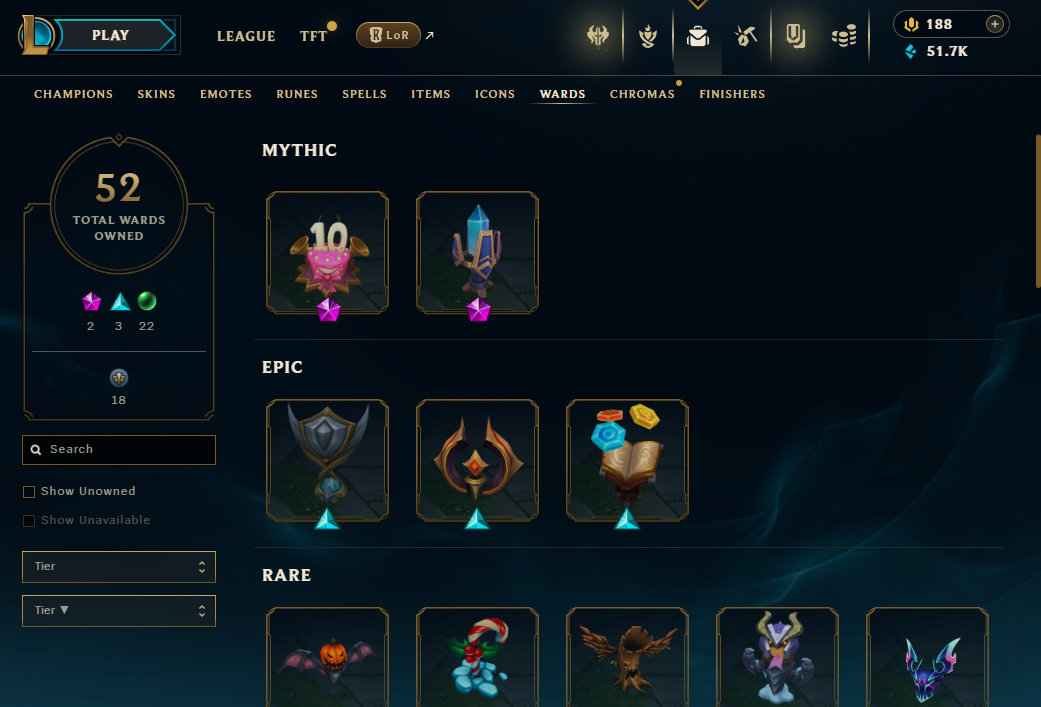Image resolution: width=1041 pixels, height=707 pixels.
Task: Switch to the TFT section
Action: click(314, 36)
